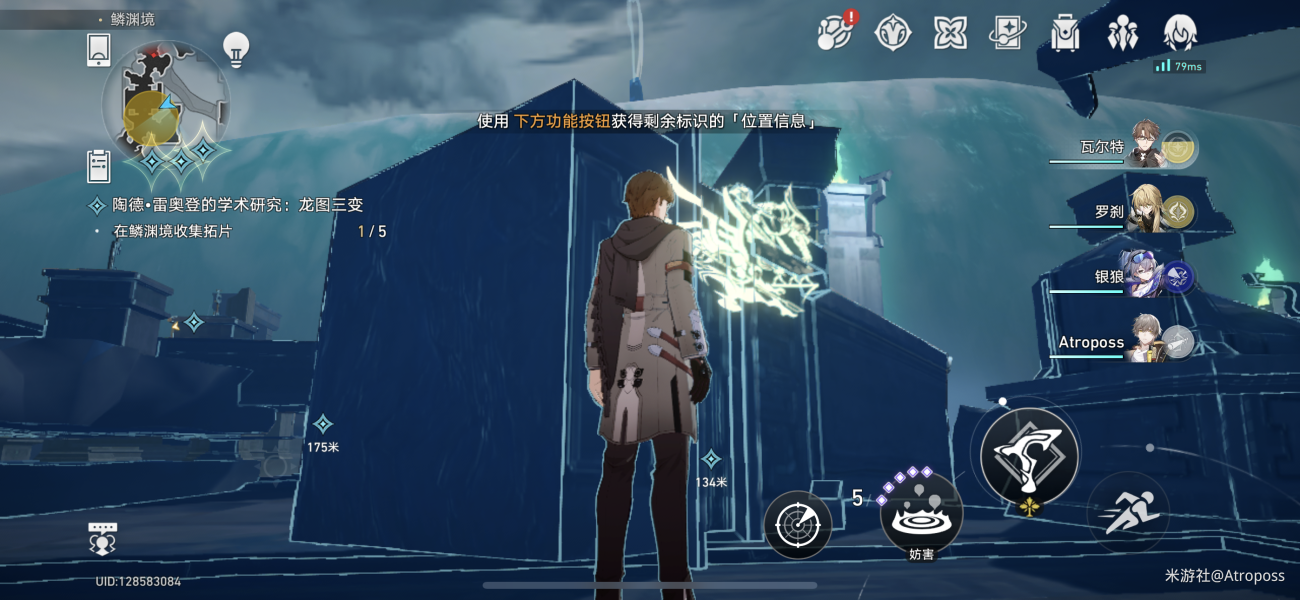The width and height of the screenshot is (1300, 600).
Task: Open the backpack inventory
Action: [1065, 33]
